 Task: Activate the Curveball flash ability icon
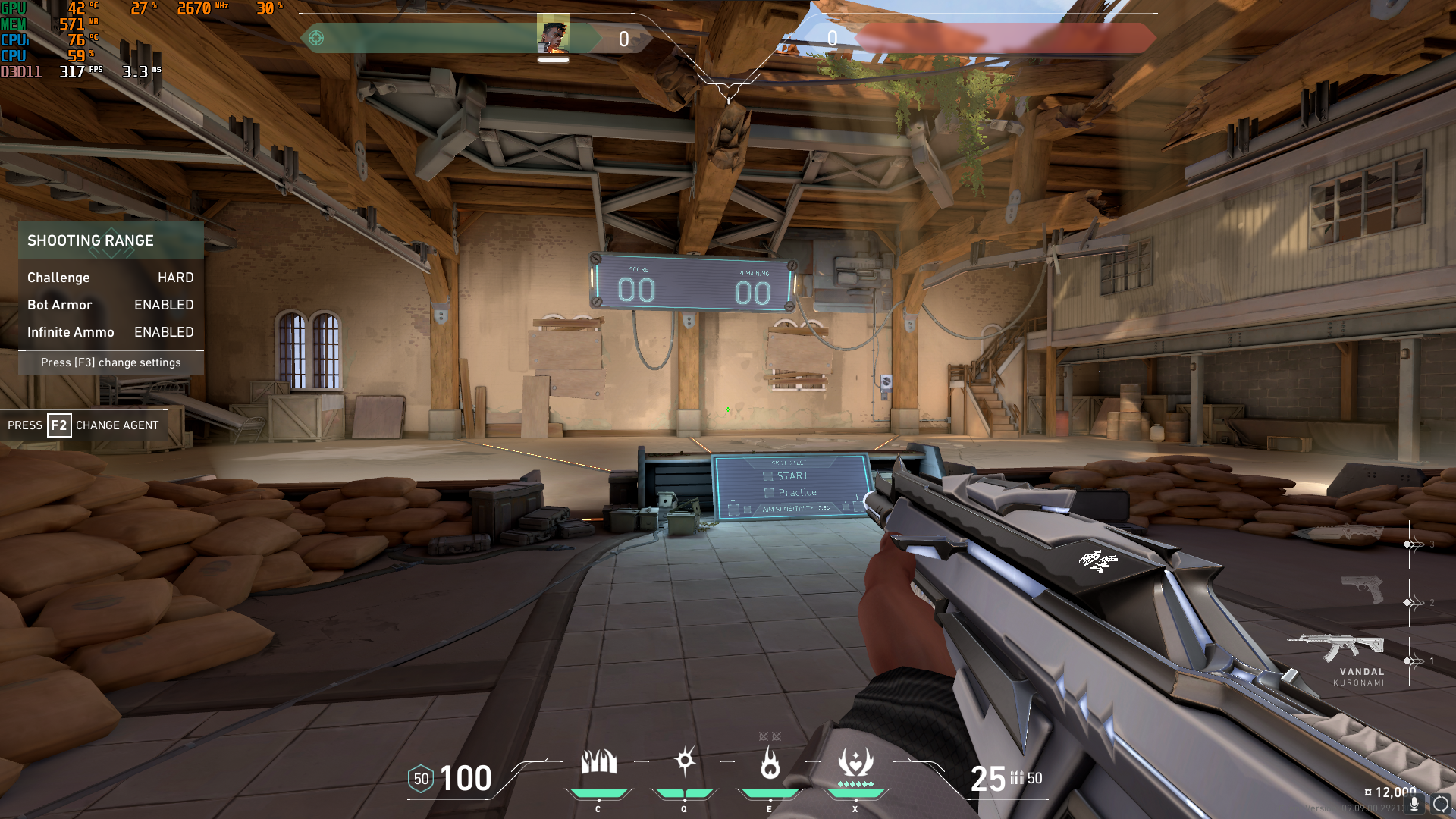point(685,761)
